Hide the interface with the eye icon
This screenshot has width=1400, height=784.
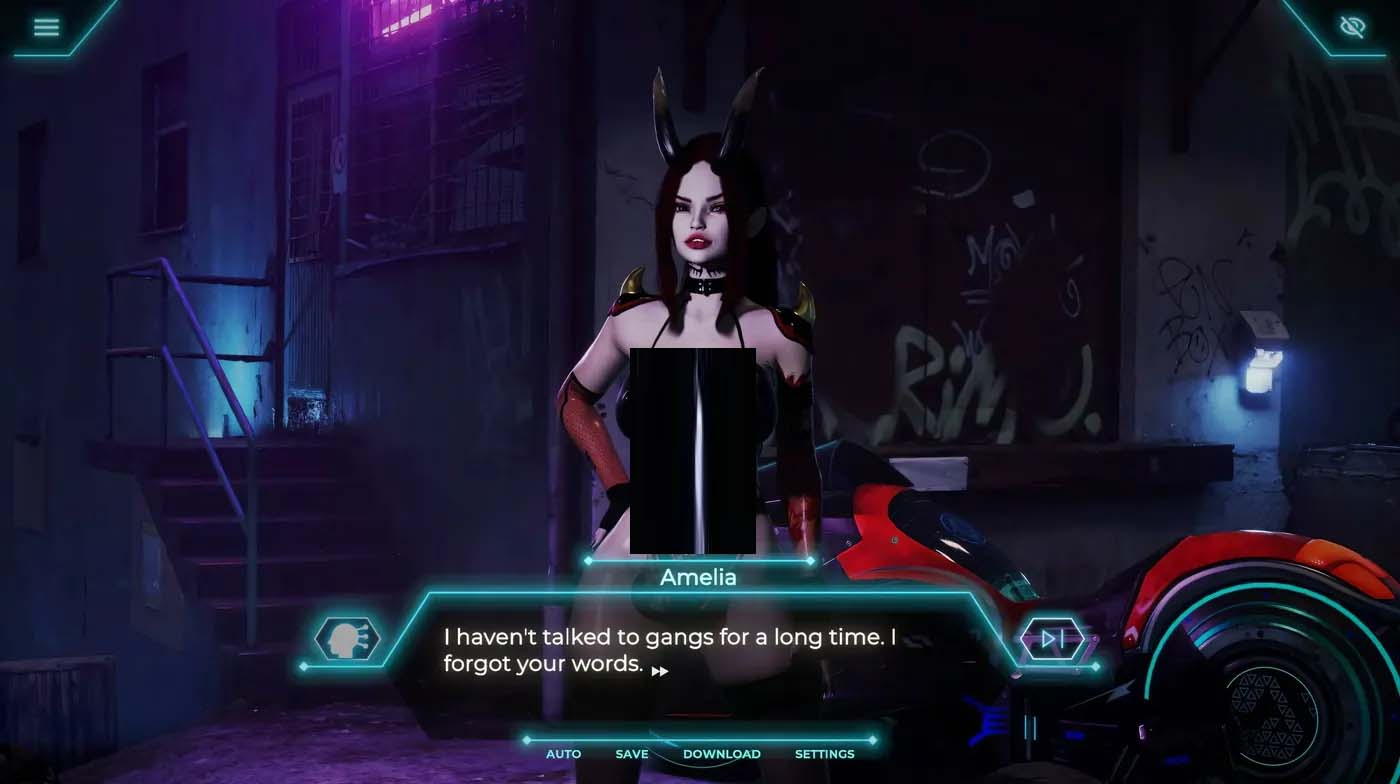tap(1352, 27)
